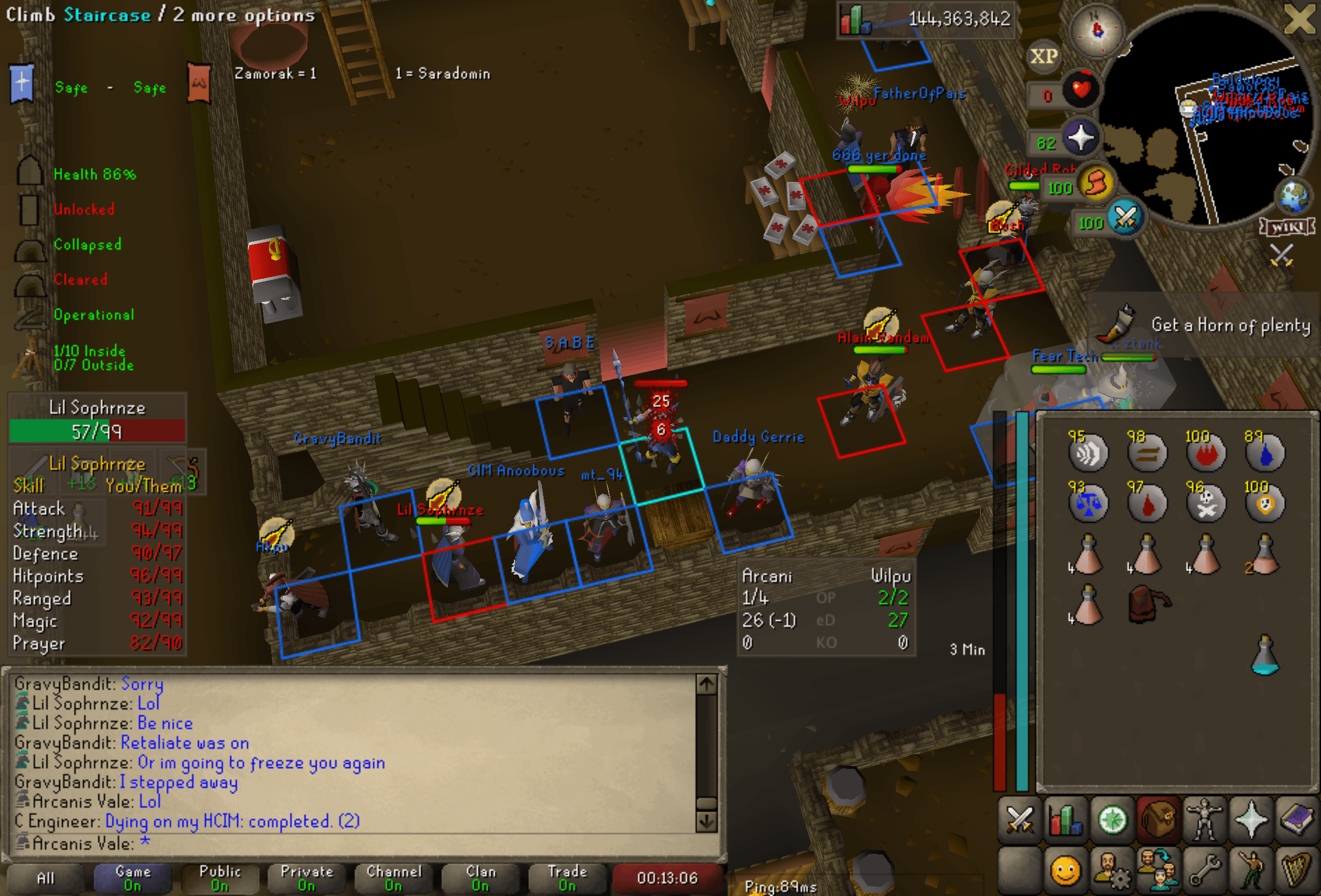Toggle quick prayers via the prayer orb
This screenshot has width=1321, height=896.
point(1082,137)
